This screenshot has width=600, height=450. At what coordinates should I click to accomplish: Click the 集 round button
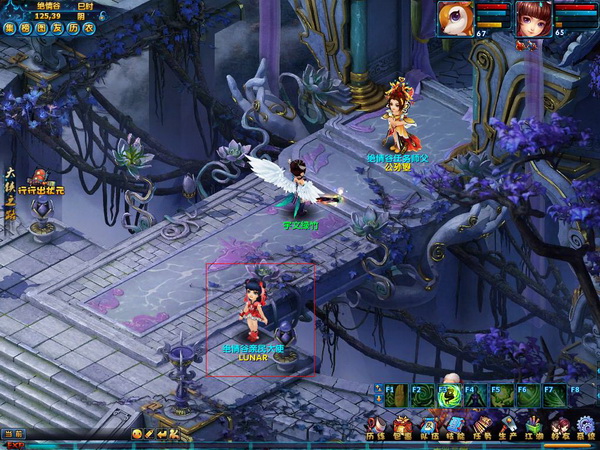pyautogui.click(x=8, y=29)
